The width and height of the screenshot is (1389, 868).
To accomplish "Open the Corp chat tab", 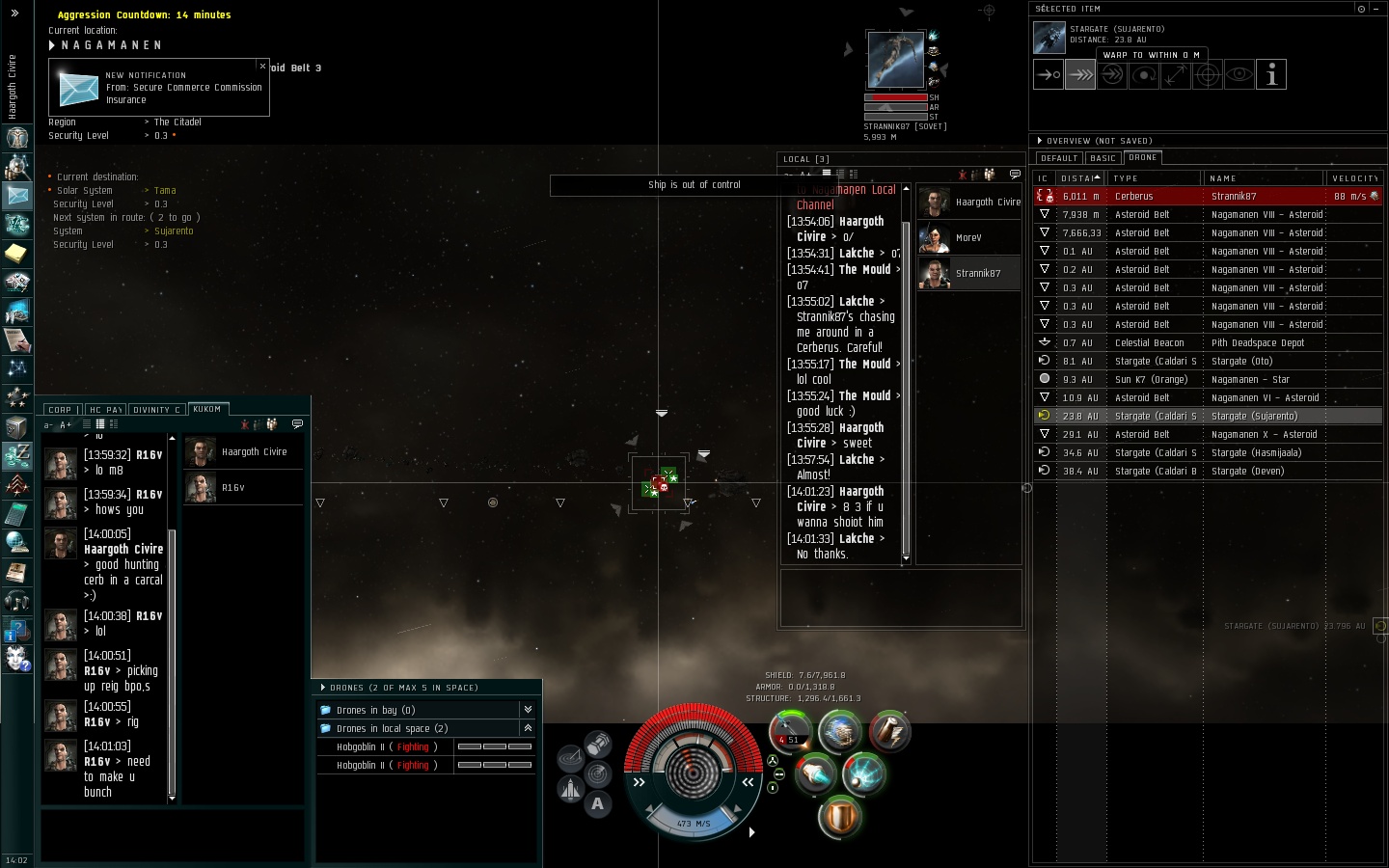I will 60,410.
